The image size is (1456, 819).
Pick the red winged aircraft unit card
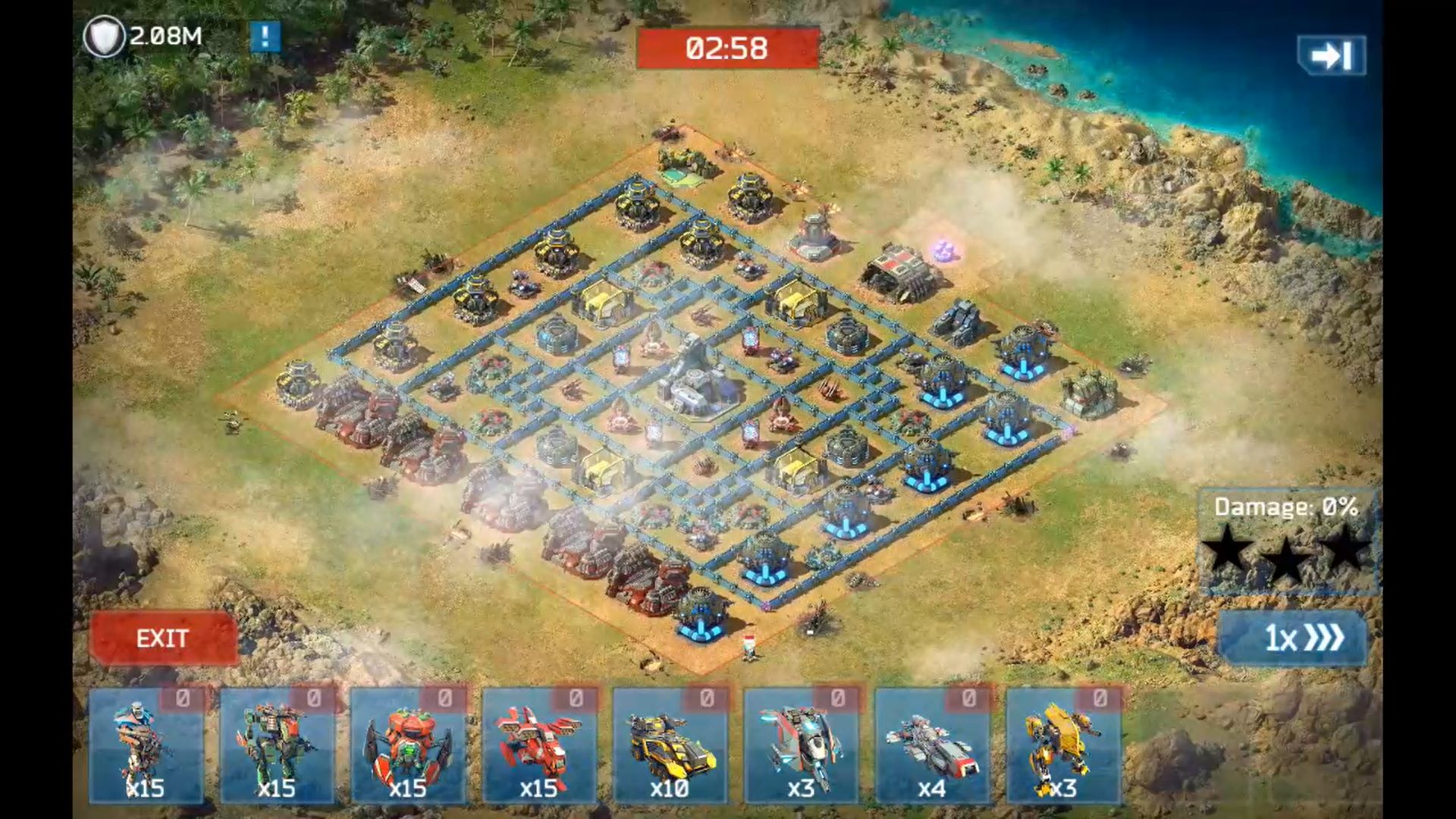click(539, 745)
